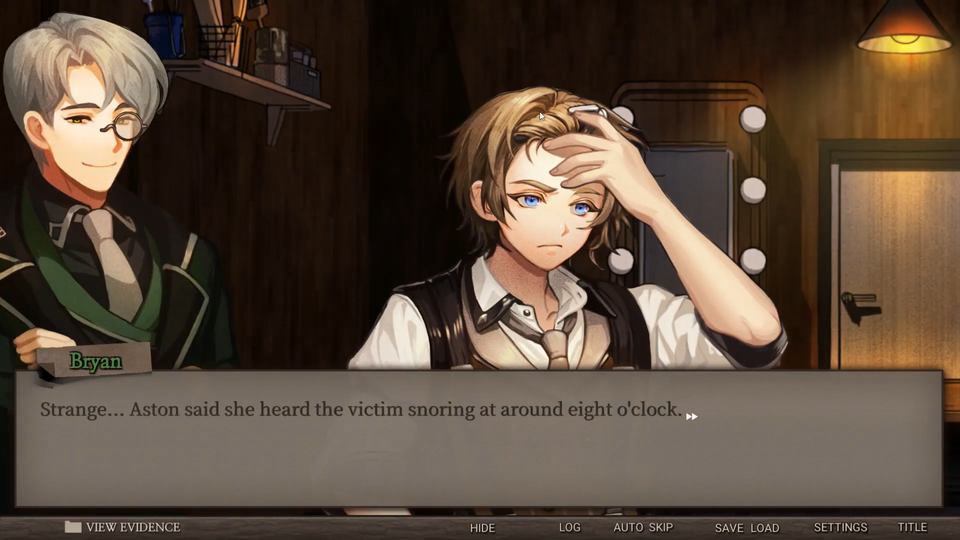Image resolution: width=960 pixels, height=540 pixels.
Task: Activate Skip mode
Action: point(661,527)
